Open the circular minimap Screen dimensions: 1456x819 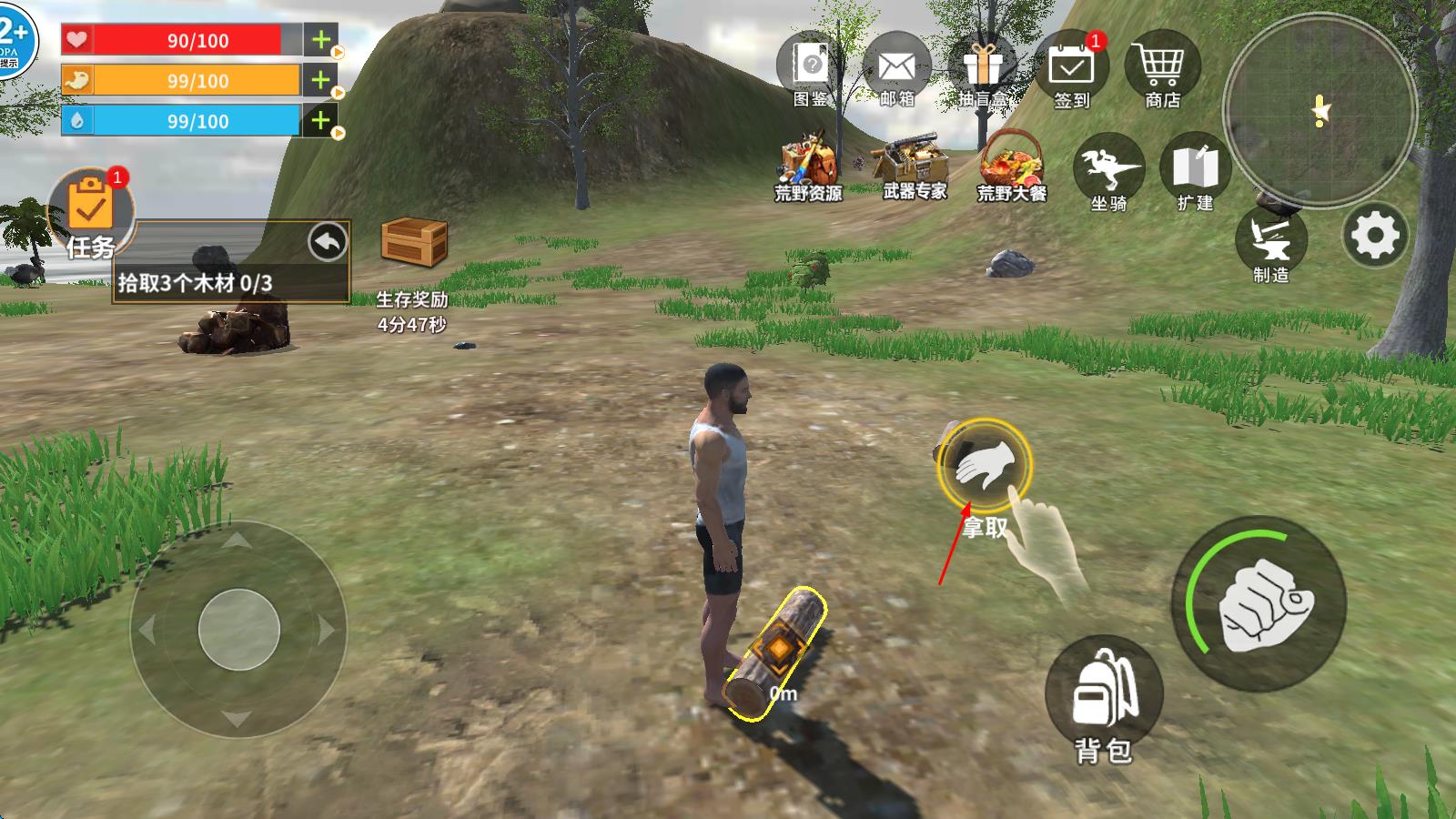[1319, 111]
